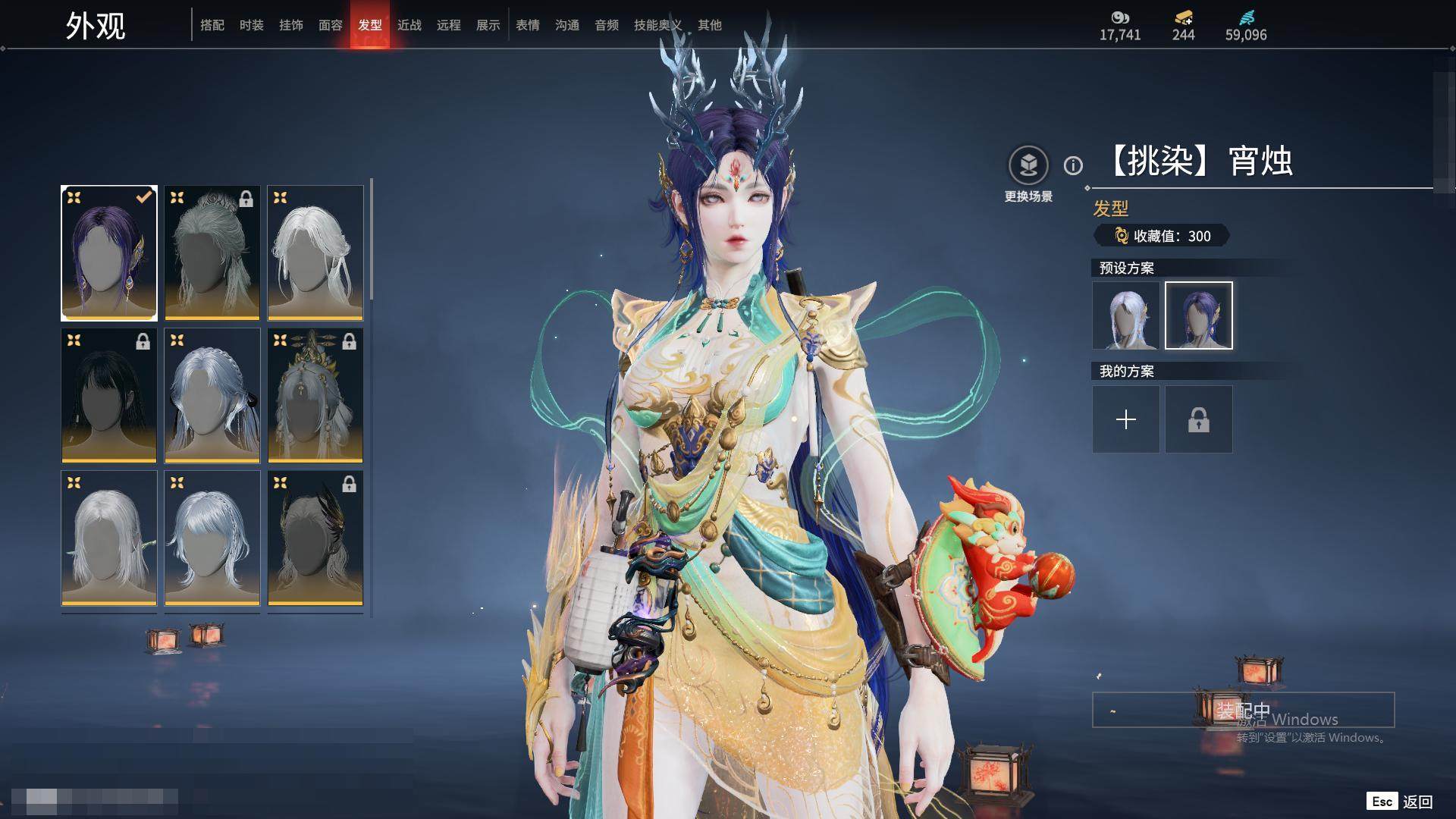Pick the locked black hairstyle card
Screen dimensions: 1456x819
click(x=109, y=395)
